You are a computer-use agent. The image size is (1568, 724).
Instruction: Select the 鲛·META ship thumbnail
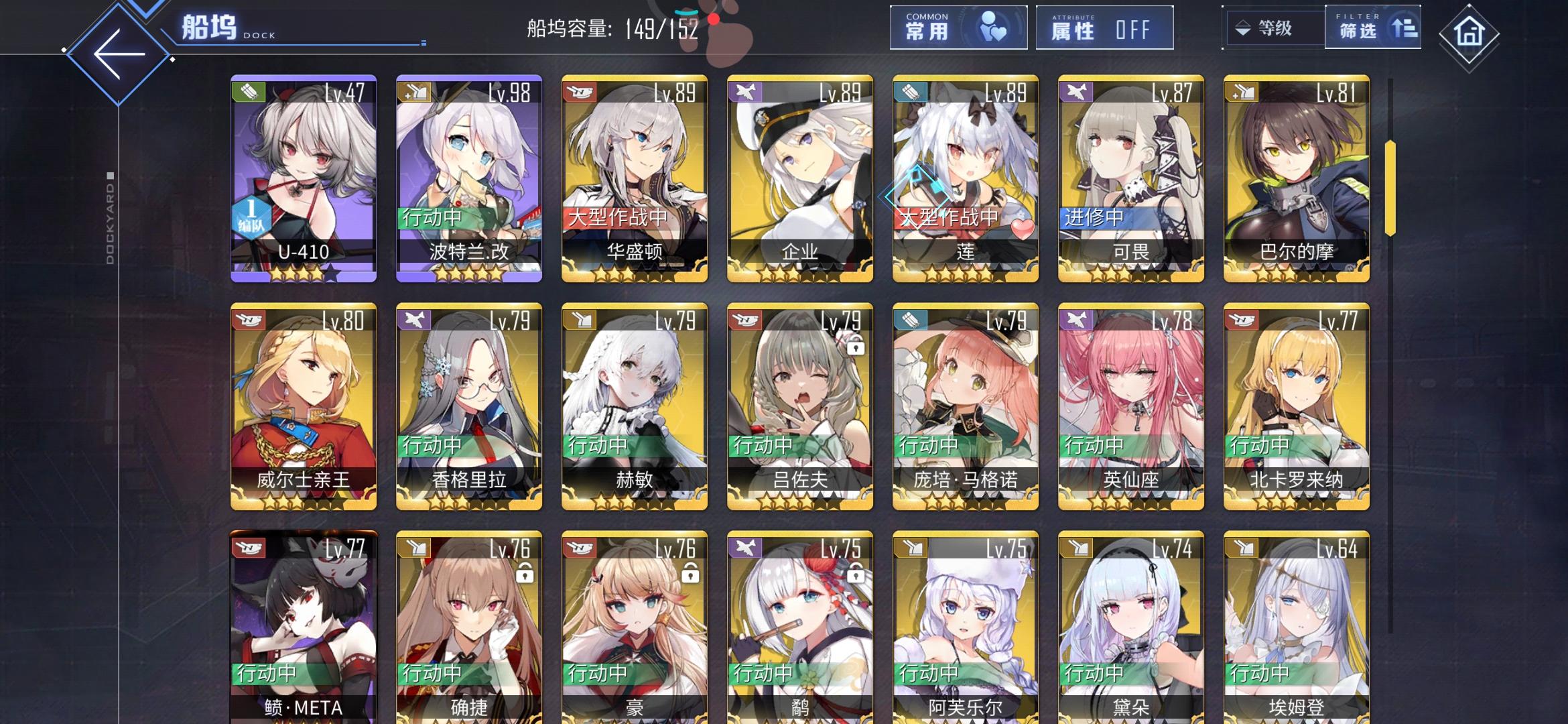(x=303, y=637)
